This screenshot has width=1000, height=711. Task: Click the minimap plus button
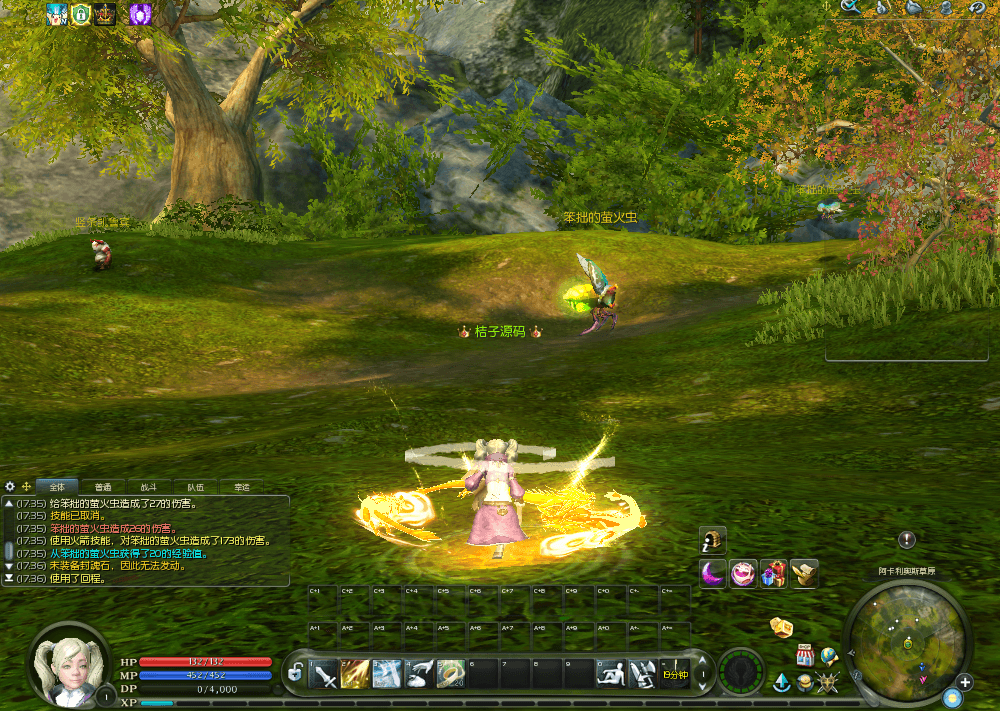click(x=964, y=682)
